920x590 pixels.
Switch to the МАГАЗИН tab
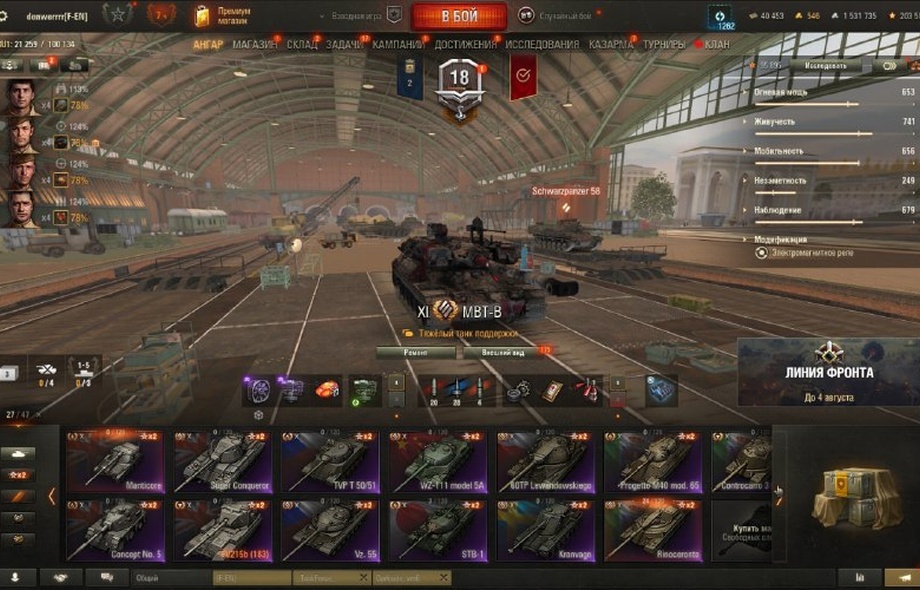pos(257,45)
